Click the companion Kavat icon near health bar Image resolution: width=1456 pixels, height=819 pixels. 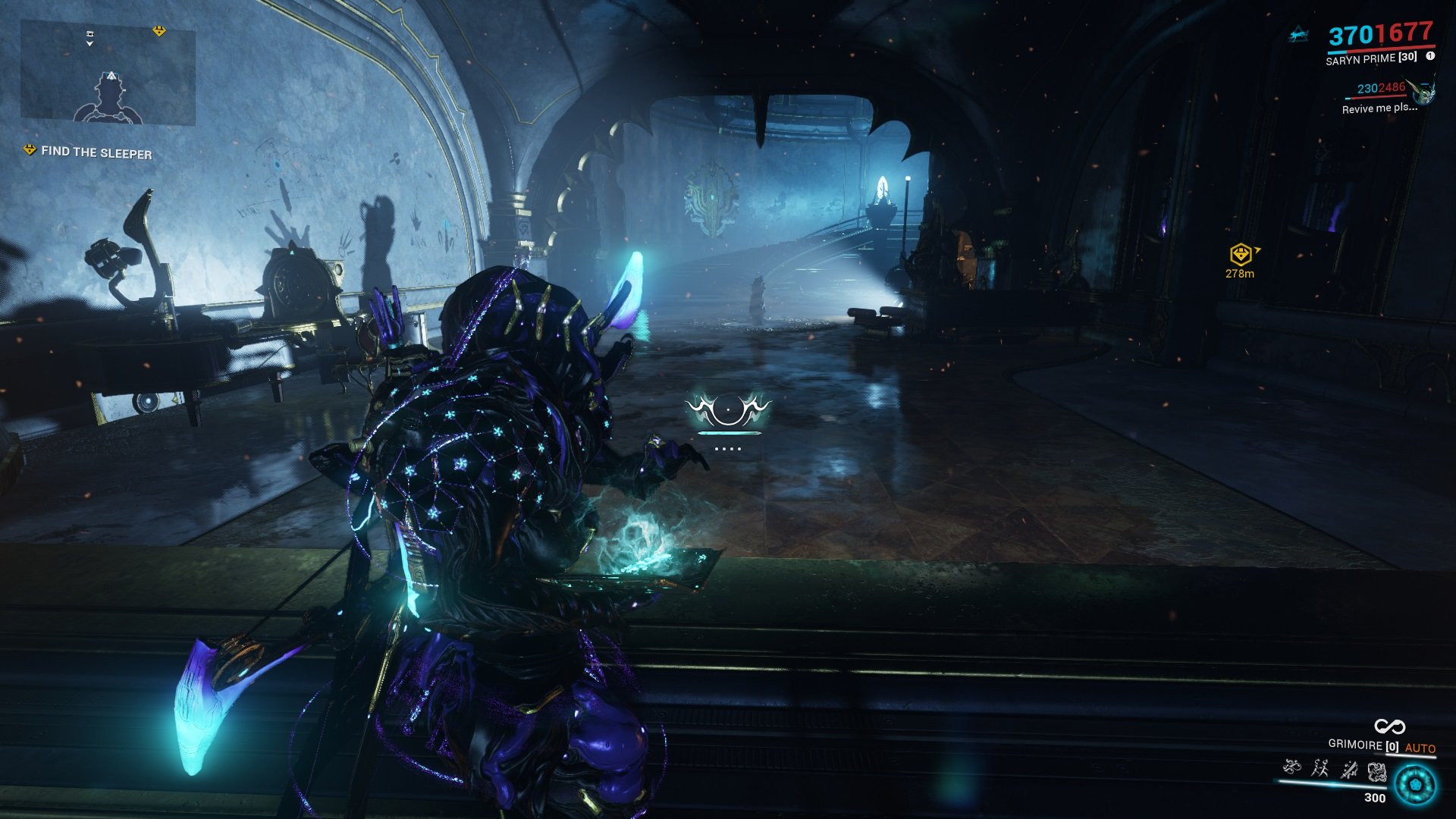click(x=1298, y=34)
